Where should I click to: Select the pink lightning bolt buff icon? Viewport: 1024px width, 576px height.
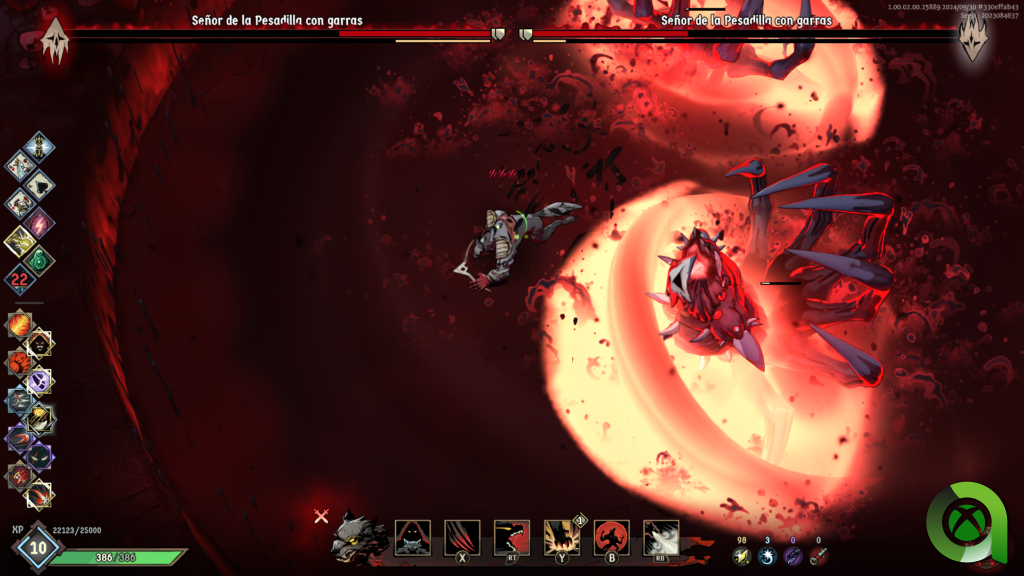tap(40, 222)
